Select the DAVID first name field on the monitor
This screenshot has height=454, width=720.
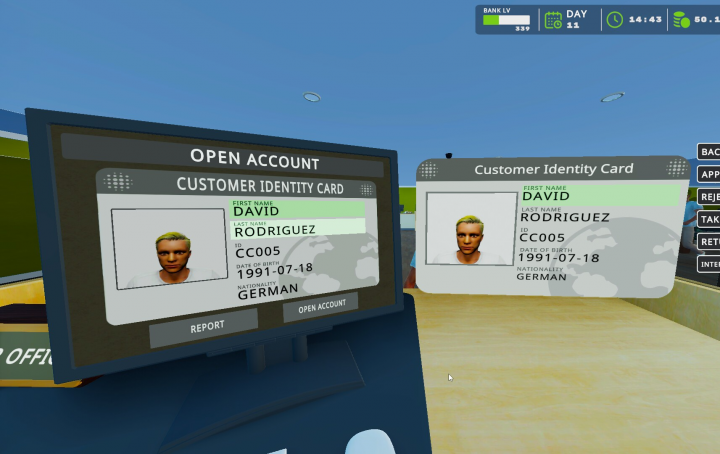coord(298,211)
